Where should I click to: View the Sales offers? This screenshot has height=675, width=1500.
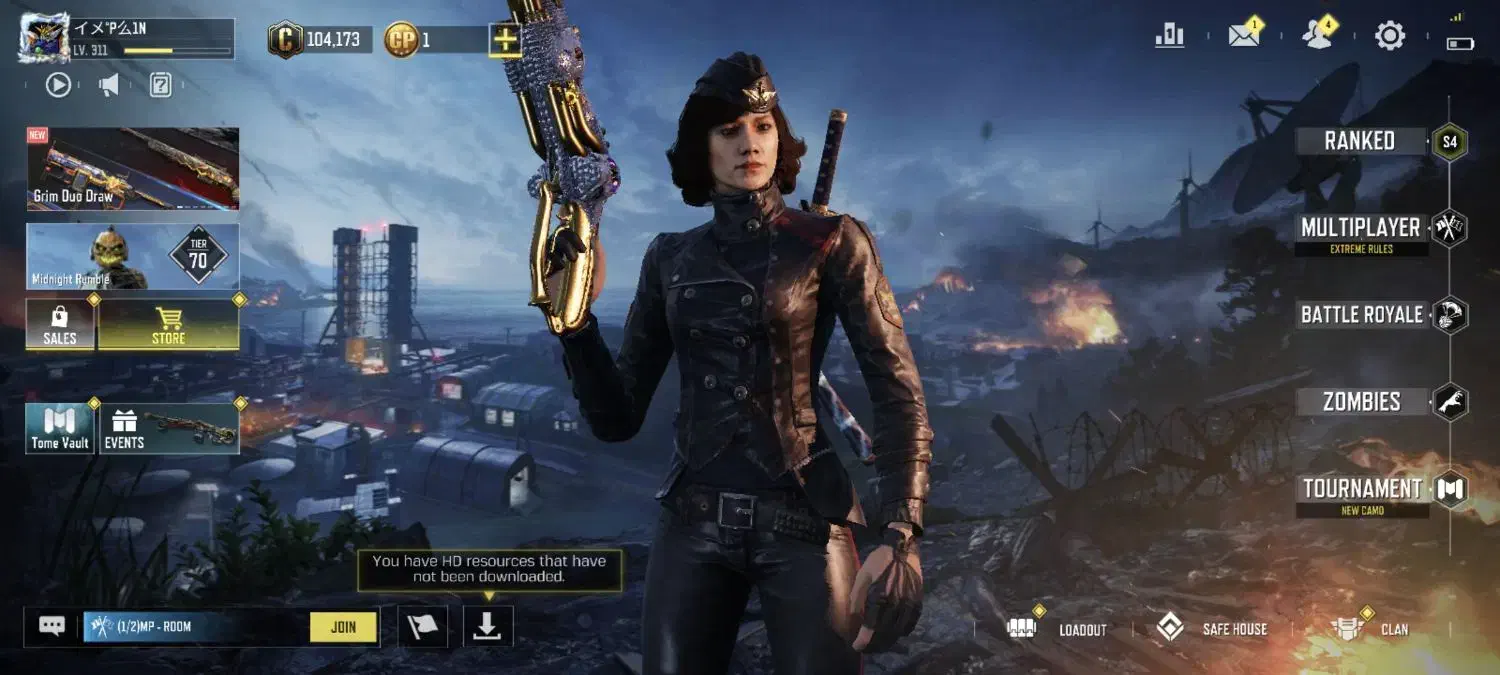(60, 325)
